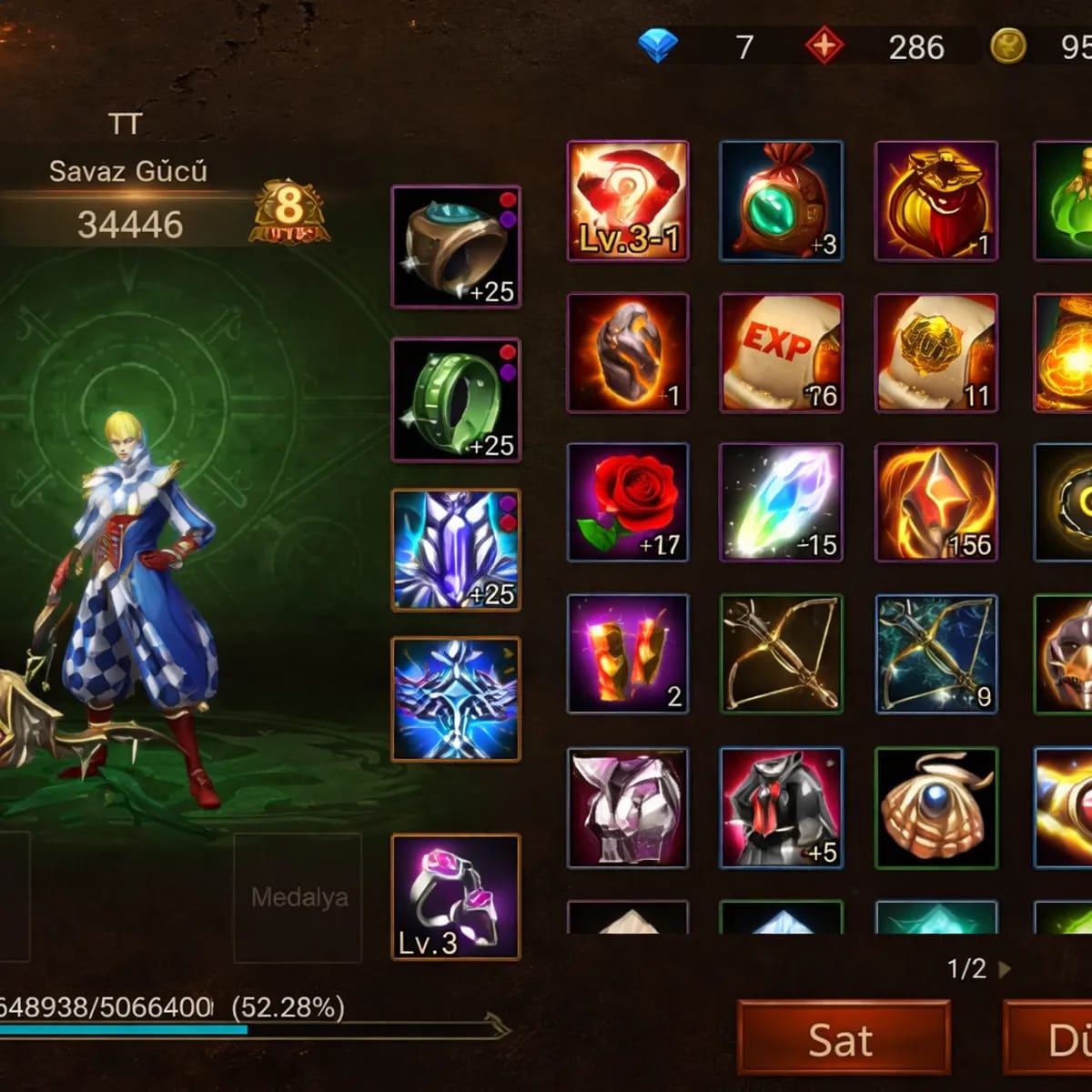
Task: Select the golden crossbow in green frame
Action: (782, 653)
